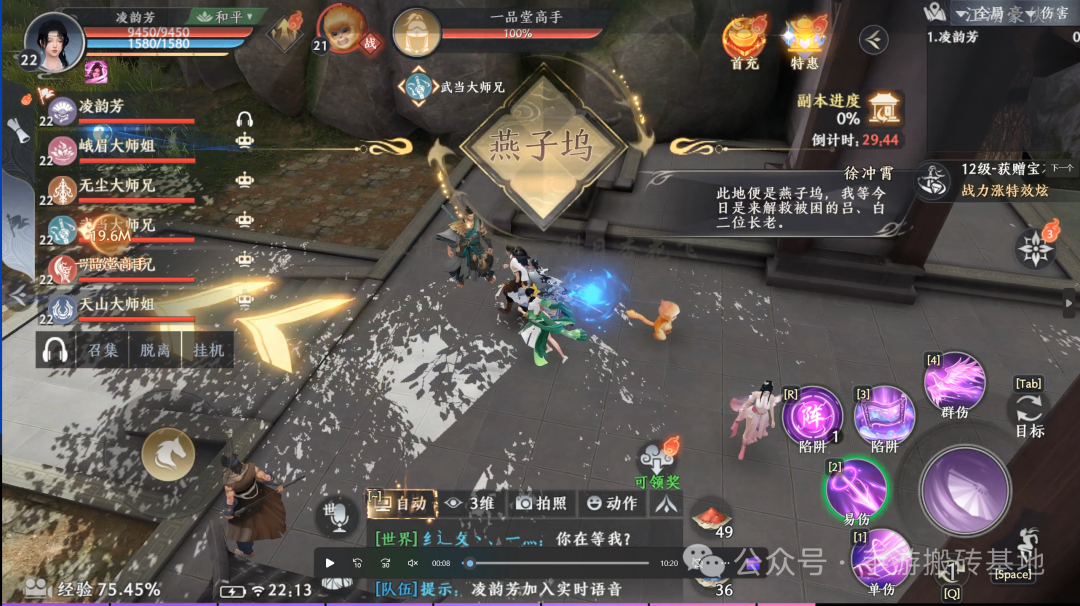The height and width of the screenshot is (606, 1080).
Task: Trigger the 陷阱 skill marked with 阵
Action: pos(811,414)
